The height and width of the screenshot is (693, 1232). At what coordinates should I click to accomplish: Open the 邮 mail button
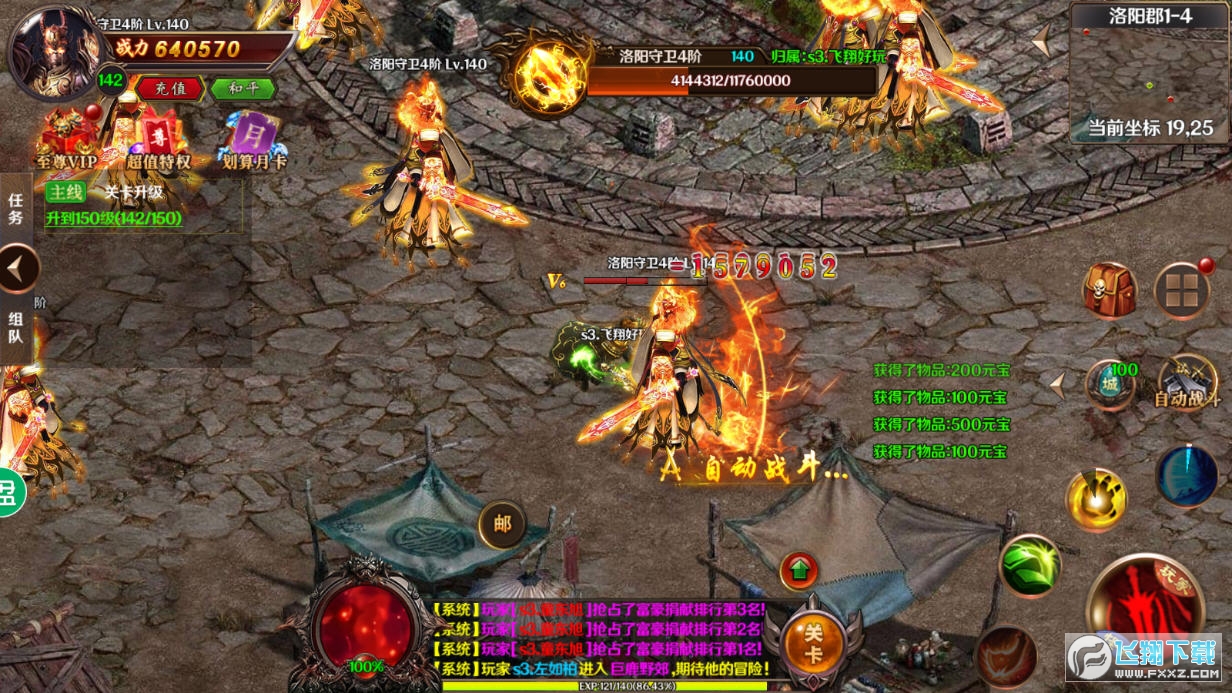click(x=502, y=524)
